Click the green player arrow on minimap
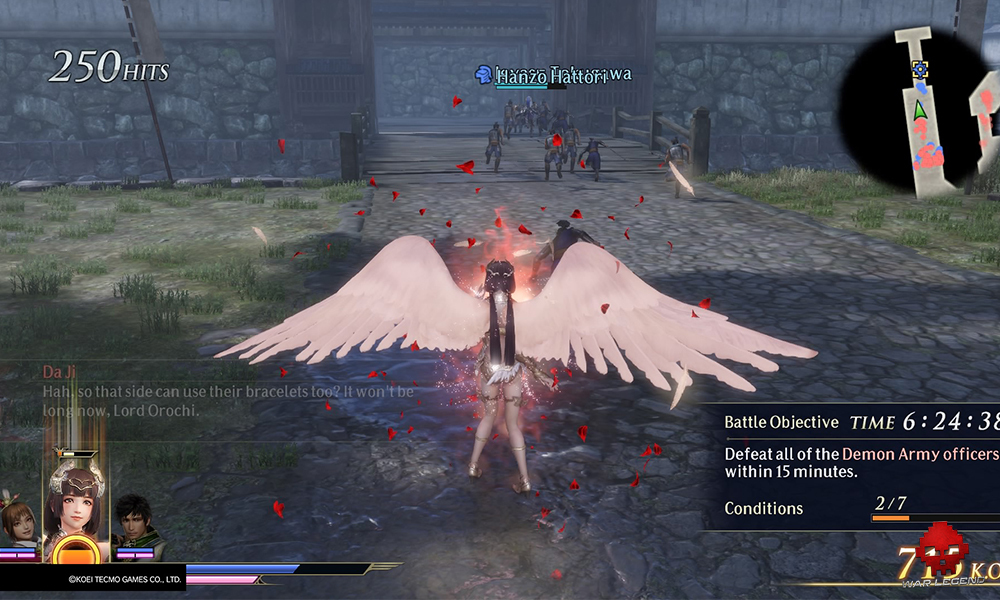The height and width of the screenshot is (600, 1000). coord(920,129)
